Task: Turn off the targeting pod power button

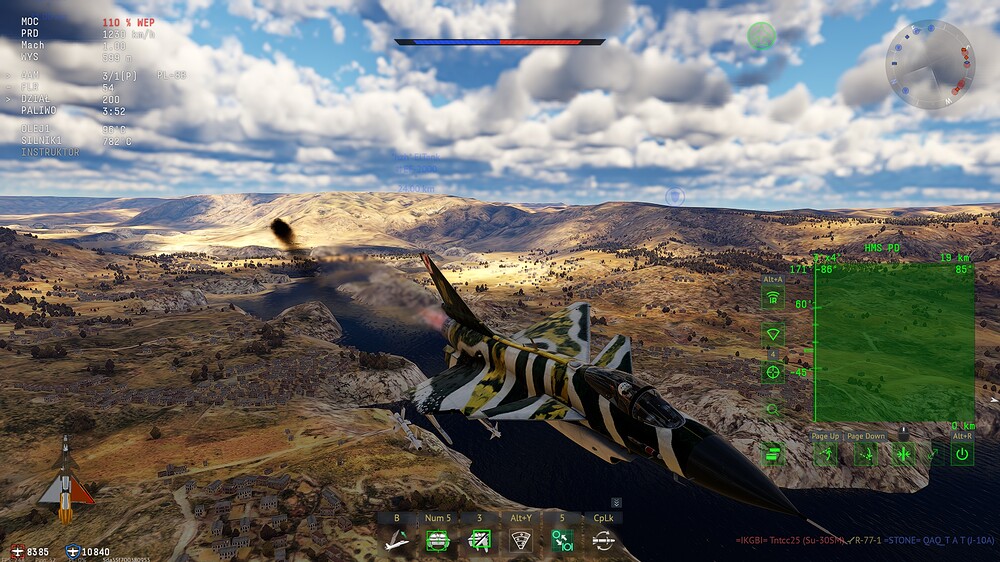Action: [962, 455]
